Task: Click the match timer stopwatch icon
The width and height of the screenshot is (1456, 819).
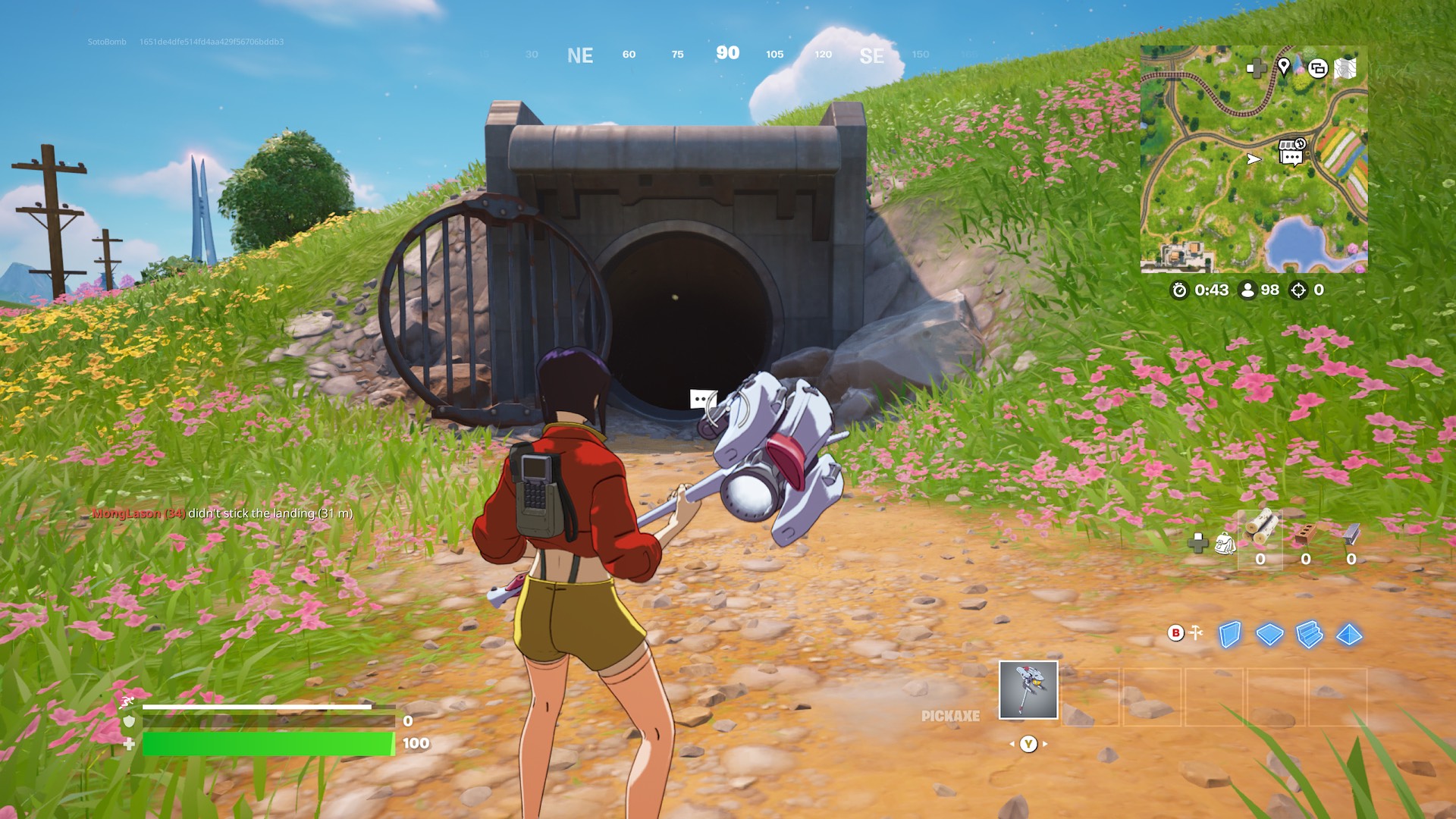Action: 1181,289
